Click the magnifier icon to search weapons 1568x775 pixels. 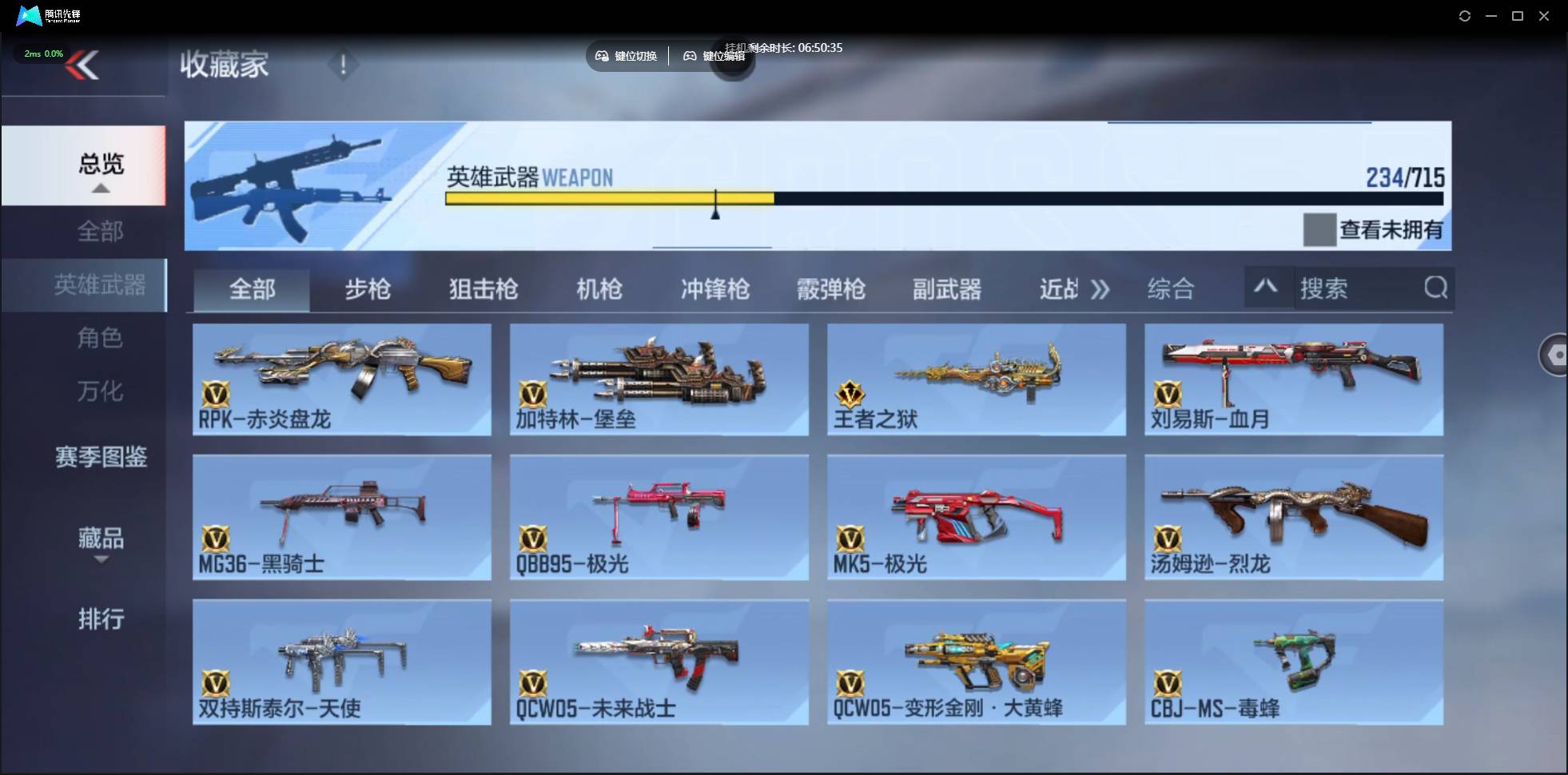tap(1436, 288)
